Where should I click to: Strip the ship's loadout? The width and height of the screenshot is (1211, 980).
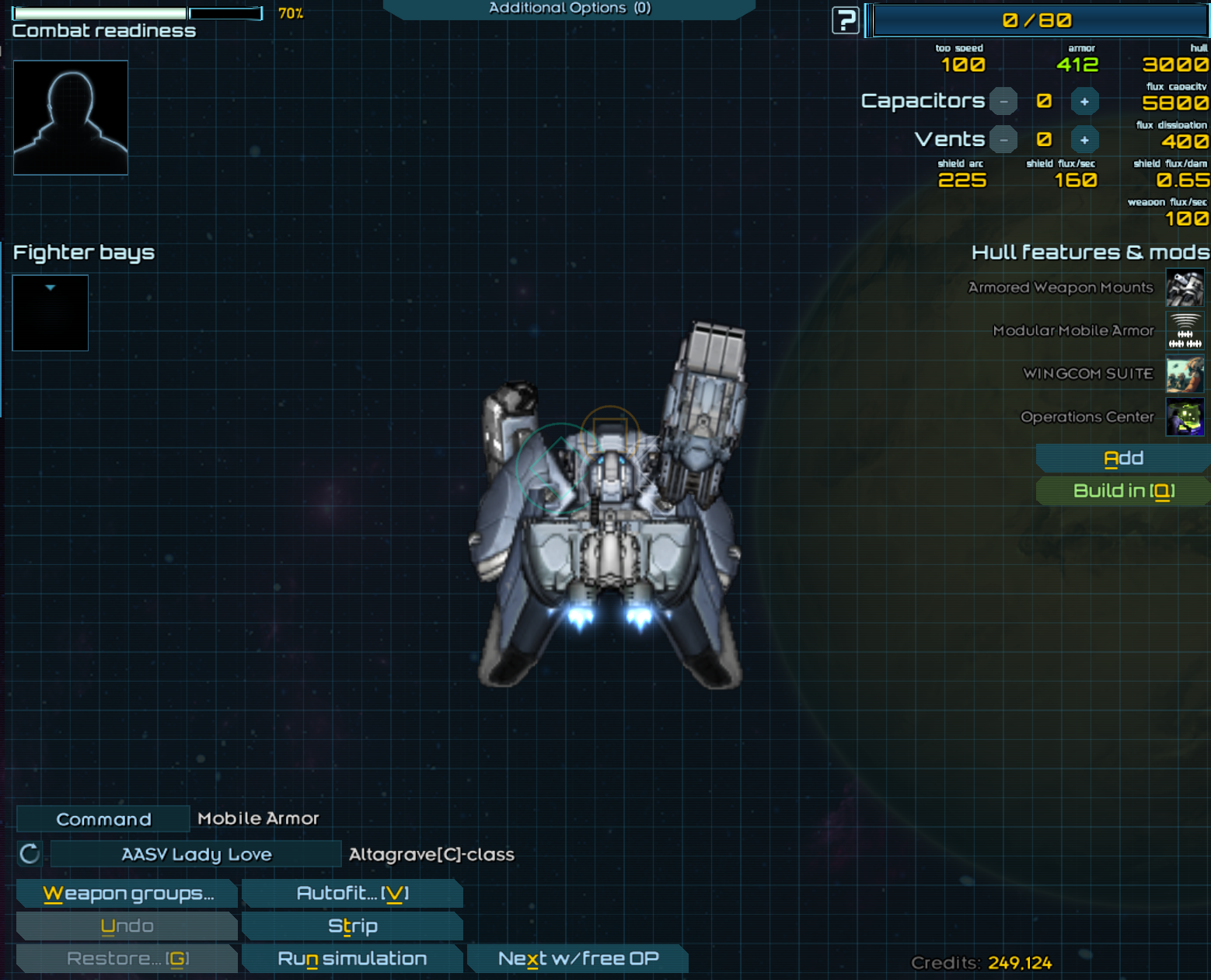pos(352,926)
